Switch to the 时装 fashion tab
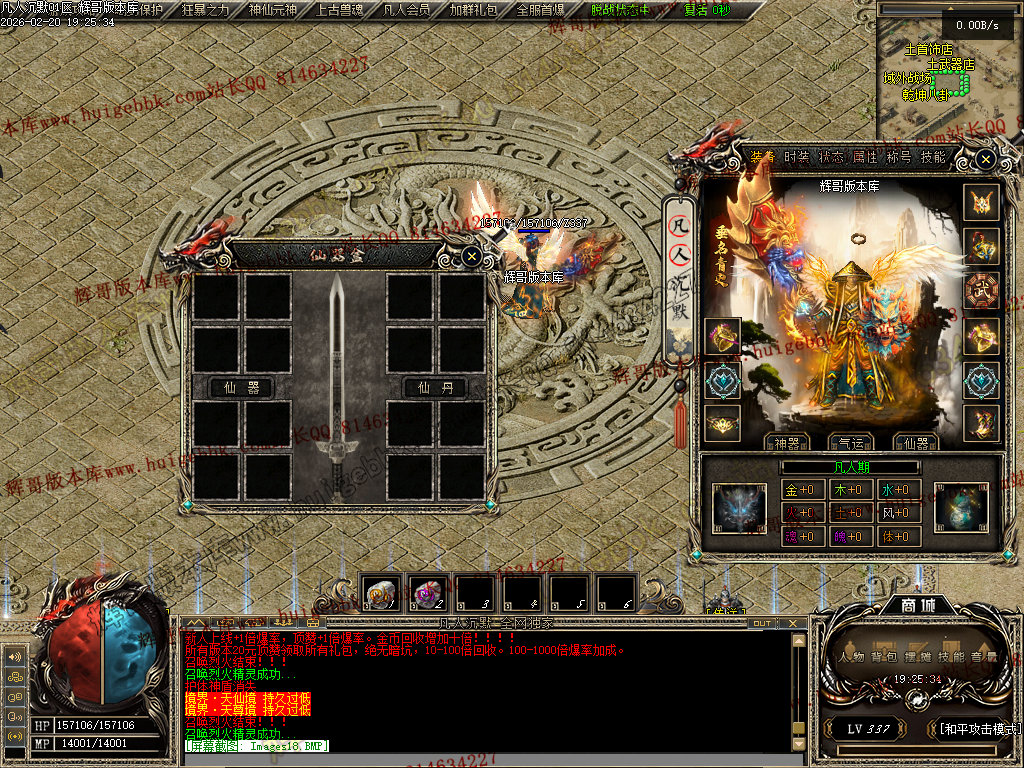The image size is (1024, 768). (797, 157)
